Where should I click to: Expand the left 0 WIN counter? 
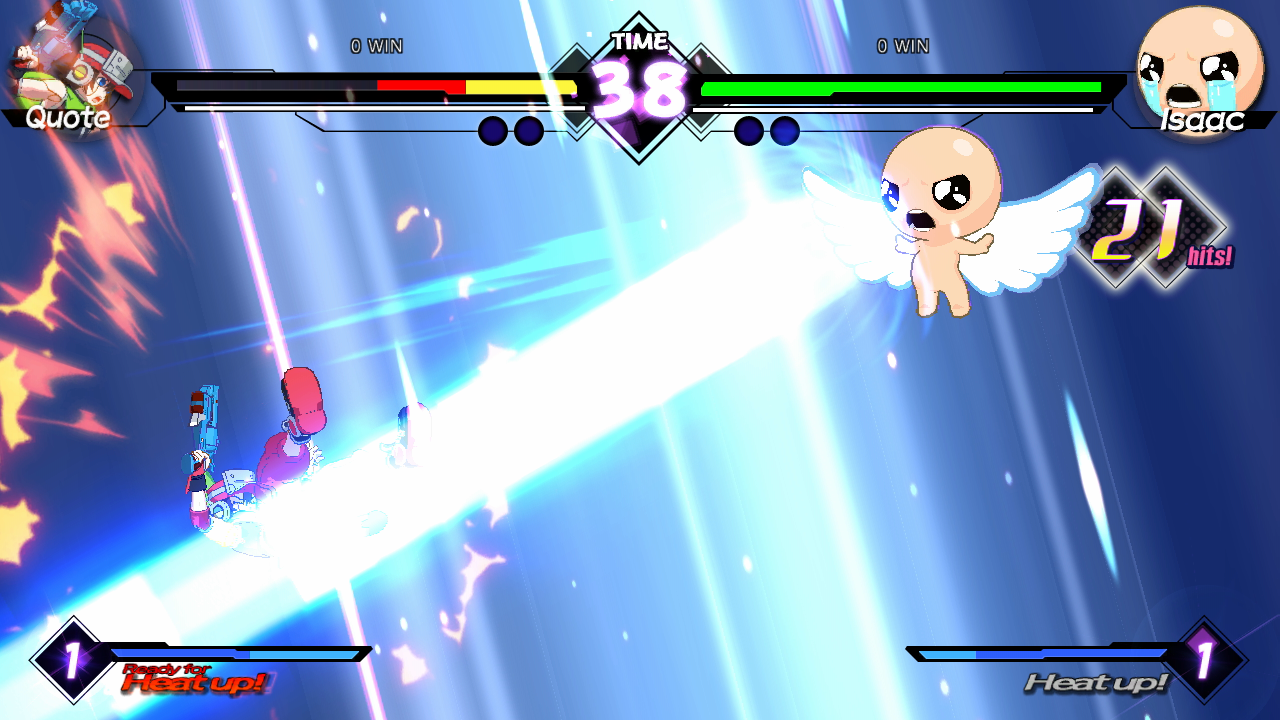click(x=375, y=45)
